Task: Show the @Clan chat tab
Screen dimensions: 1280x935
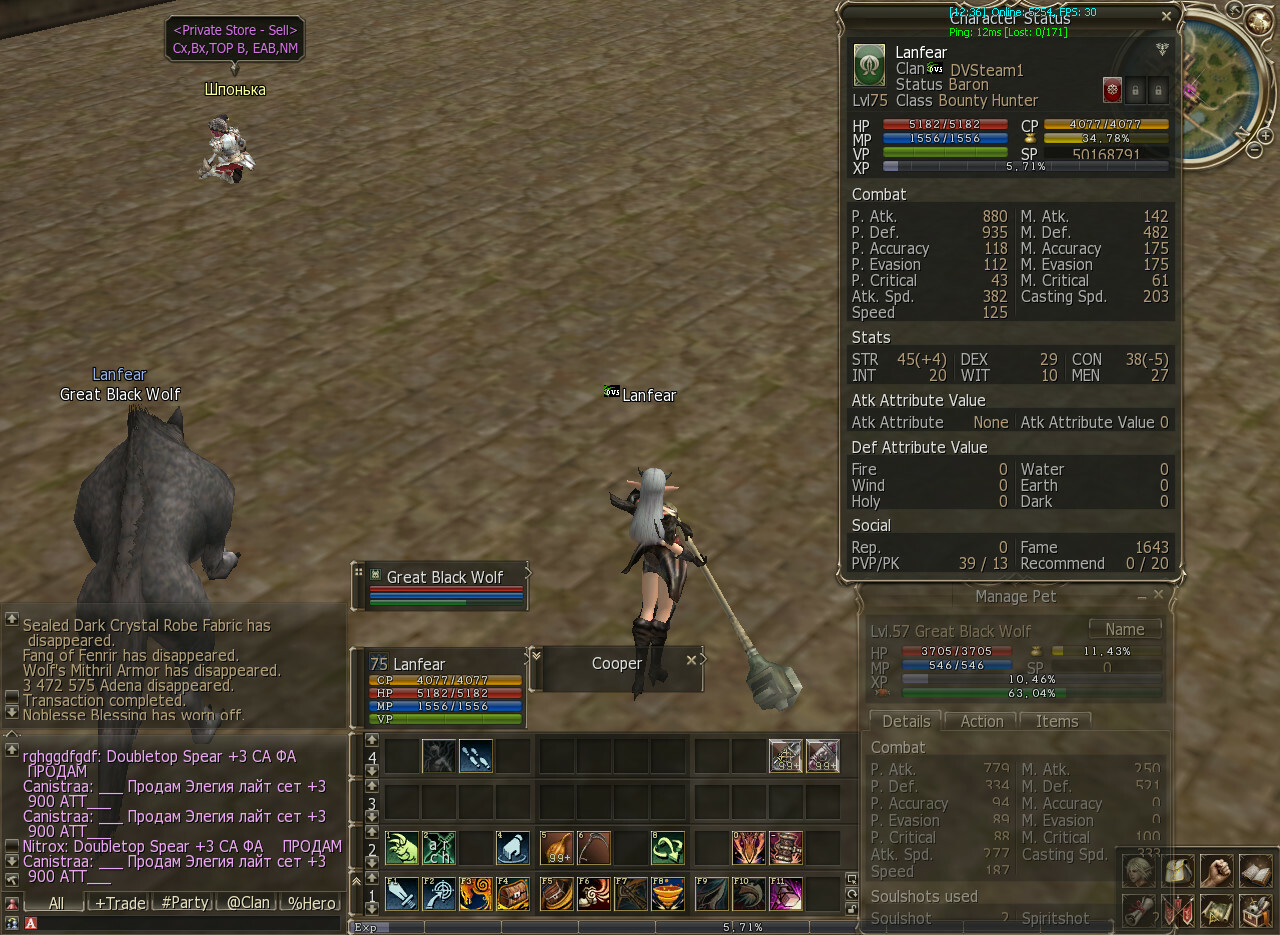Action: point(248,903)
